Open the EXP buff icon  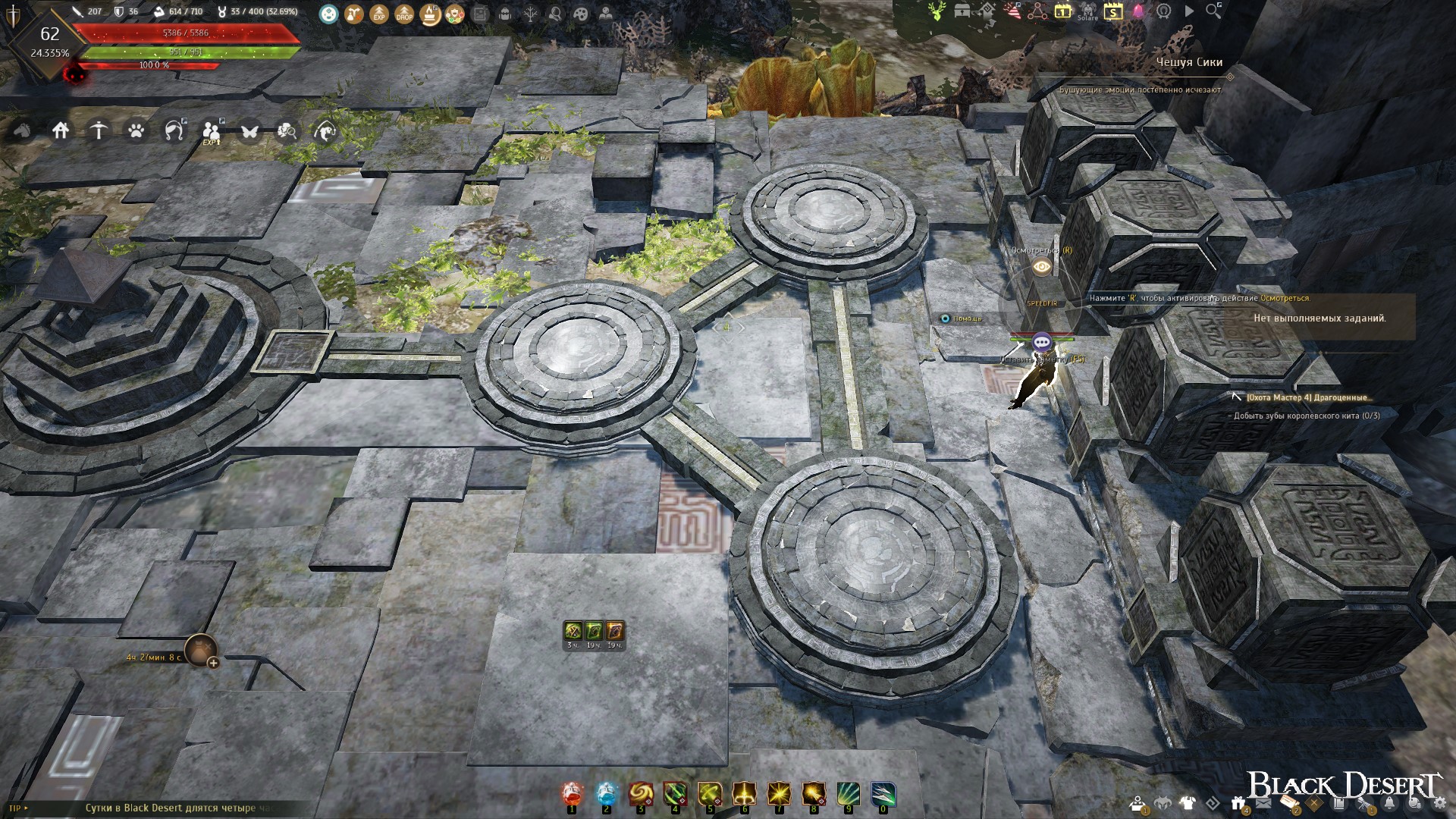point(379,14)
